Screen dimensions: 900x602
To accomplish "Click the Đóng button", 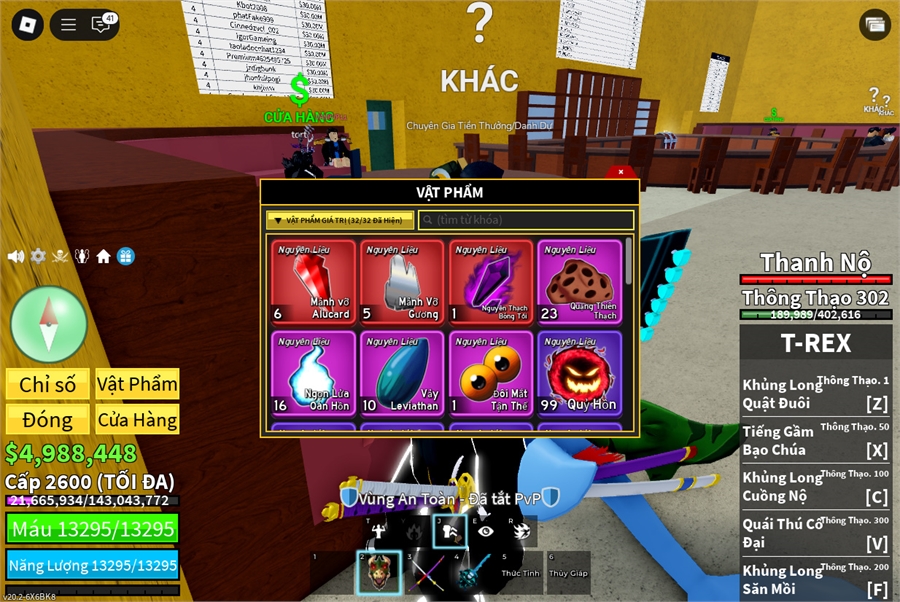I will pos(48,420).
